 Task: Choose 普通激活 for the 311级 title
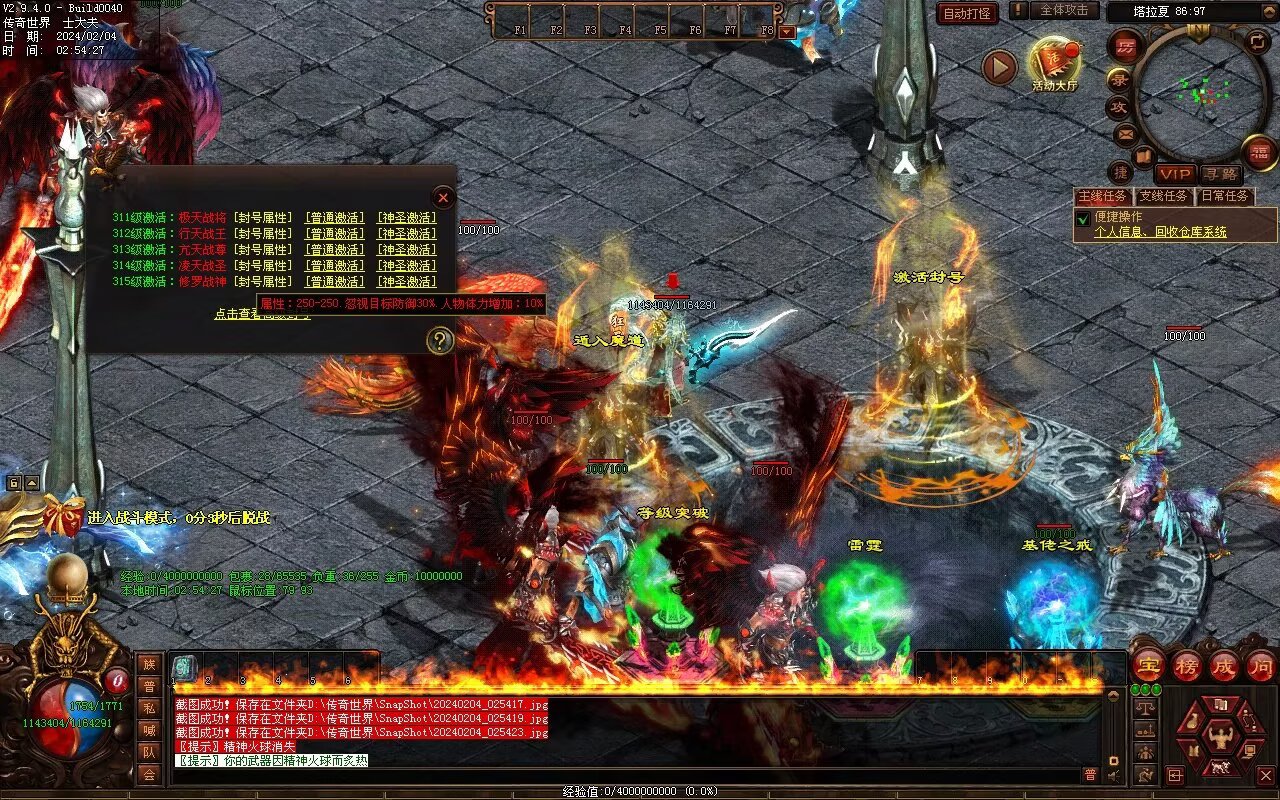tap(335, 218)
